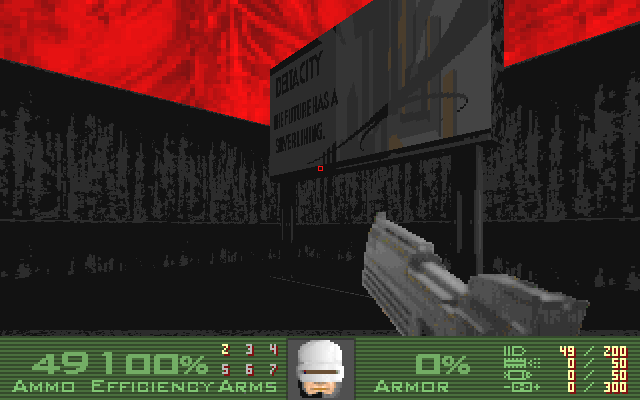Select weapon slot 3 in Arms

point(248,349)
